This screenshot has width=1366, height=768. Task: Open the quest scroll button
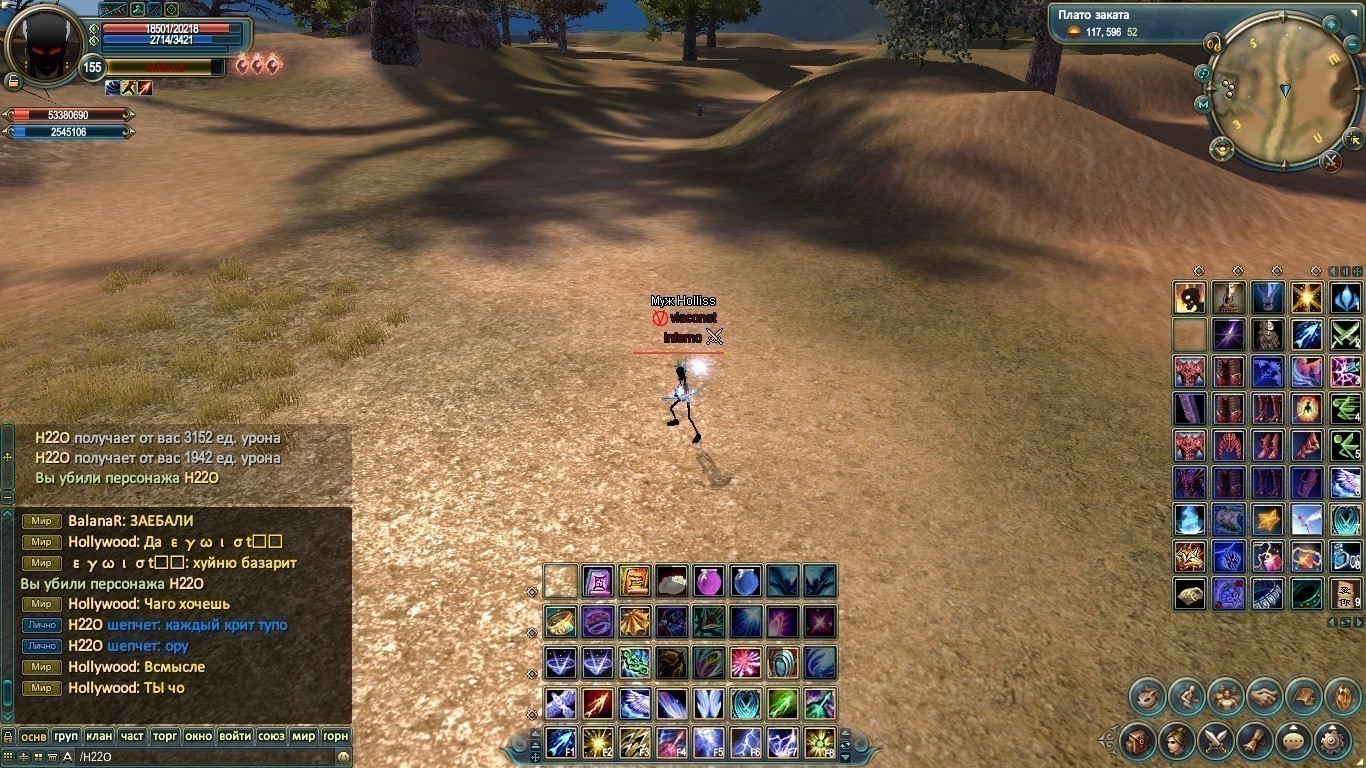coord(1255,741)
